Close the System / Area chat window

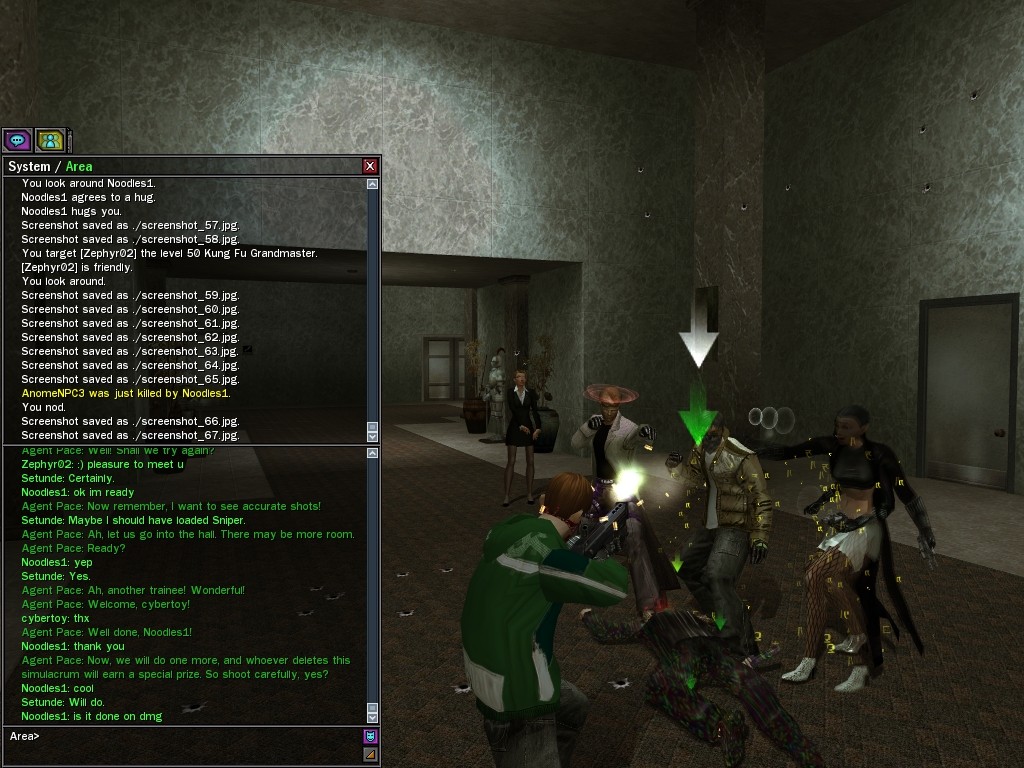(370, 166)
